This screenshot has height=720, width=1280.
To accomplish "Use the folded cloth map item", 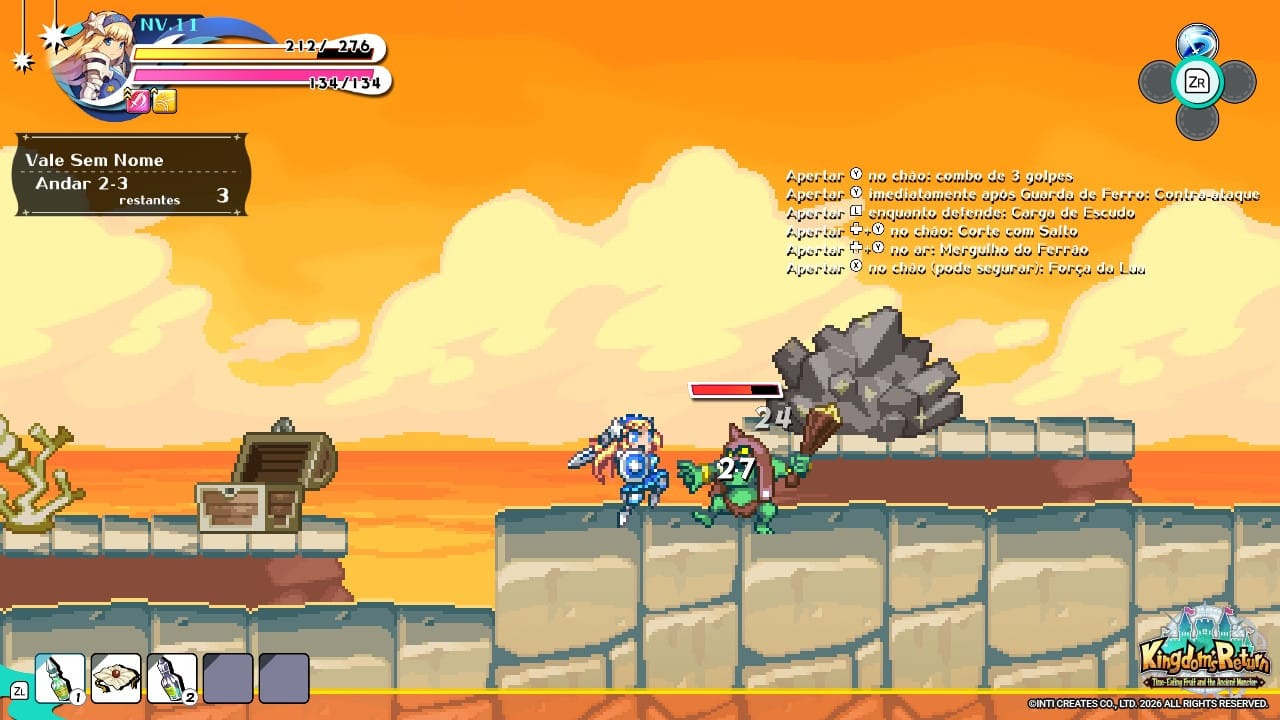I will [x=116, y=678].
